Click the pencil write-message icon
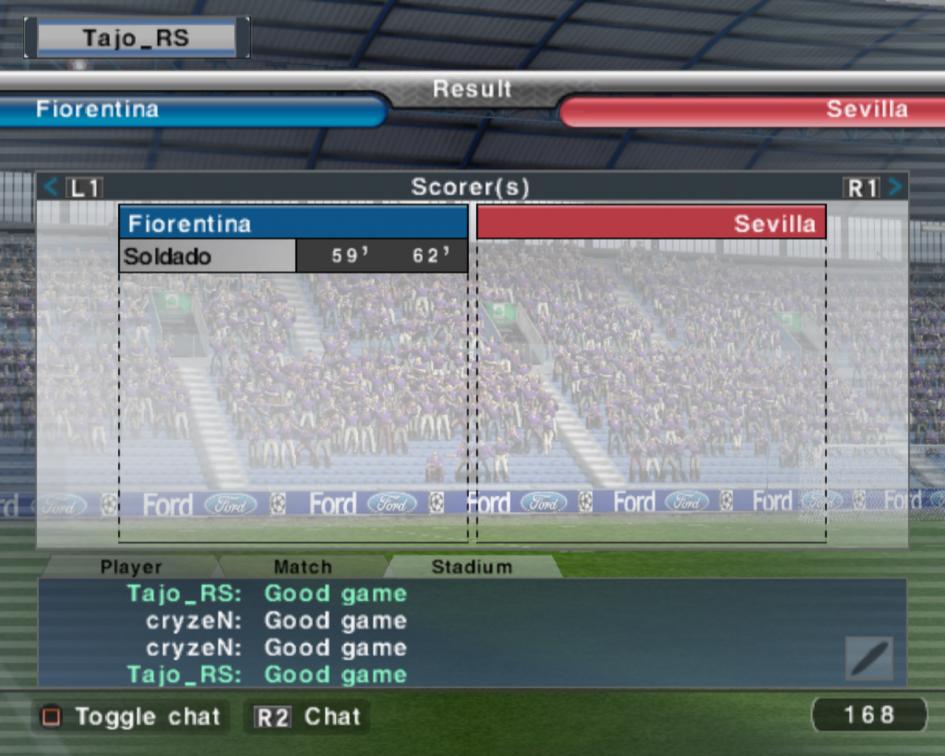The height and width of the screenshot is (756, 945). [868, 658]
